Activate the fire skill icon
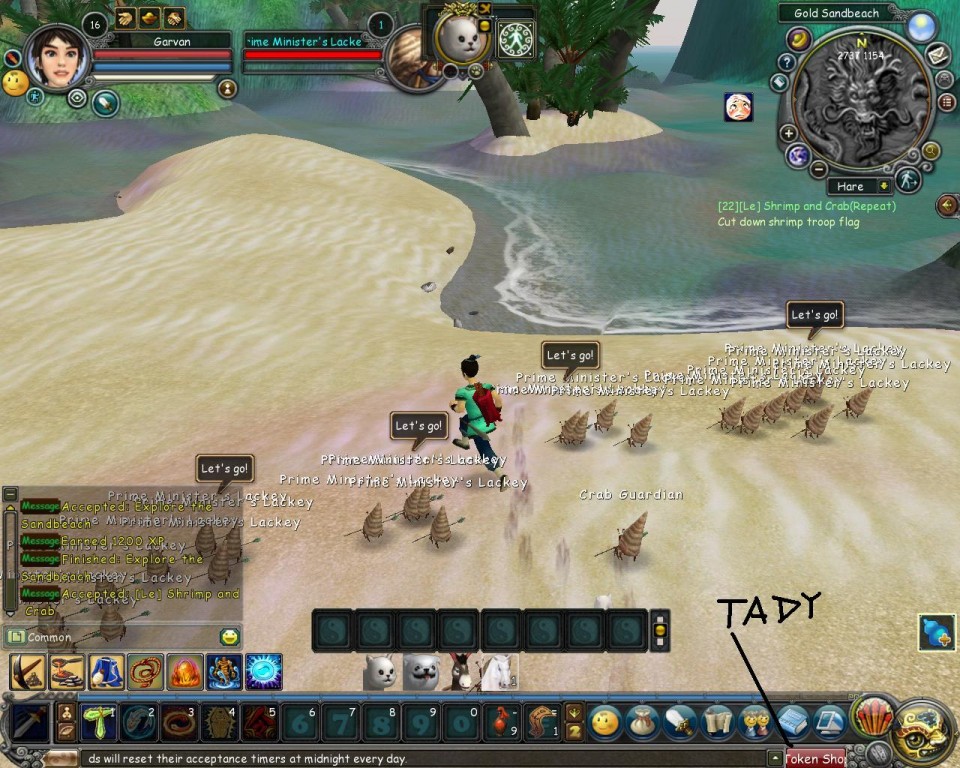Screen dimensions: 960x768 [186, 672]
